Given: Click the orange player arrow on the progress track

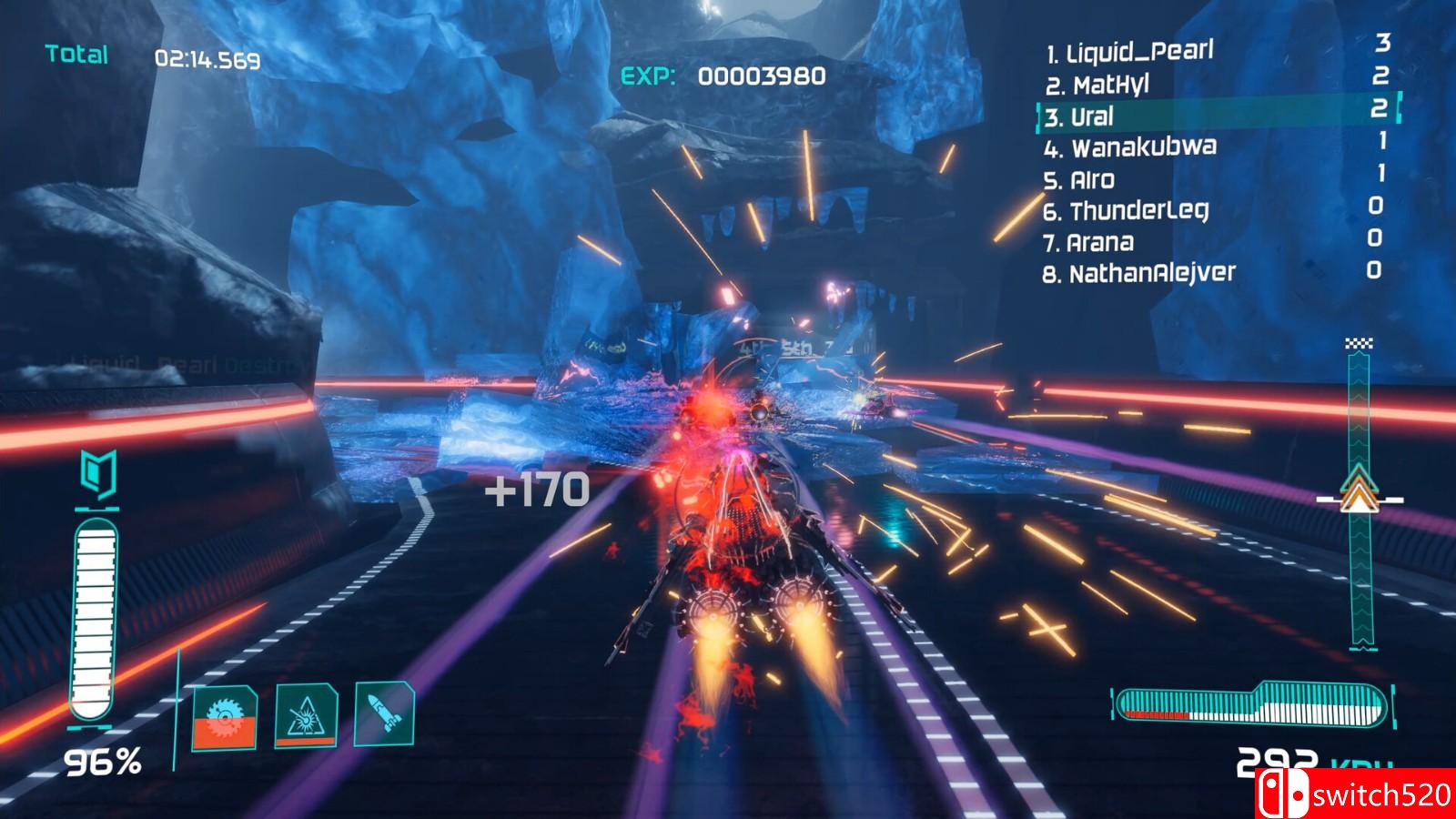Looking at the screenshot, I should click(1358, 496).
